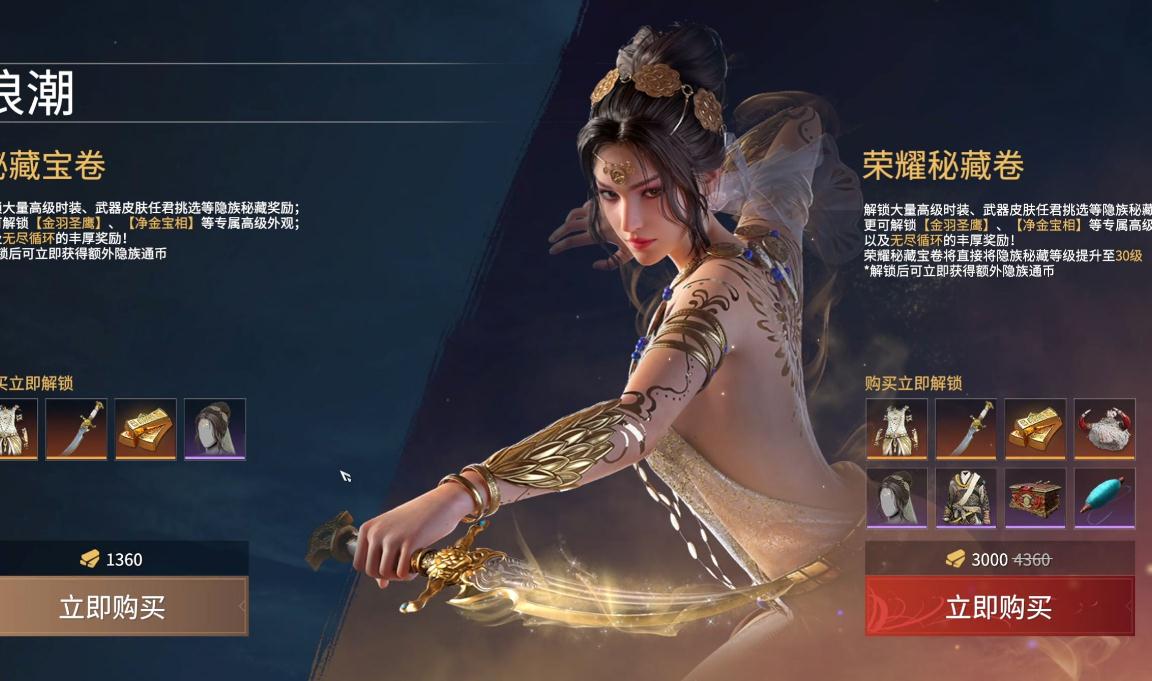Select the gold bars reward in 荣耀秘藏卷
The height and width of the screenshot is (681, 1152).
[1035, 428]
